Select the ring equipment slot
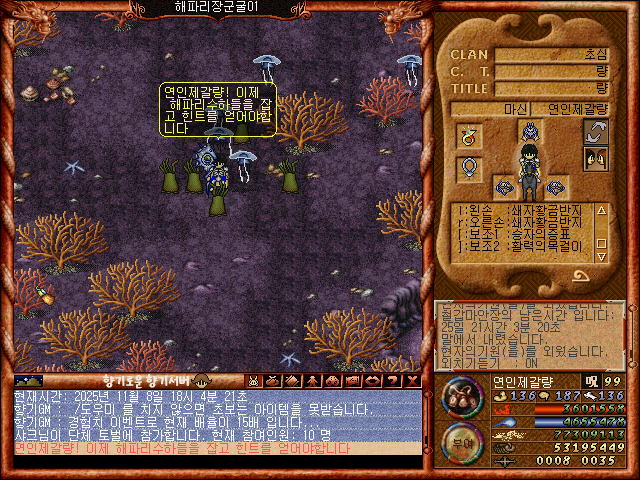Screen dimensions: 640x480 466,135
